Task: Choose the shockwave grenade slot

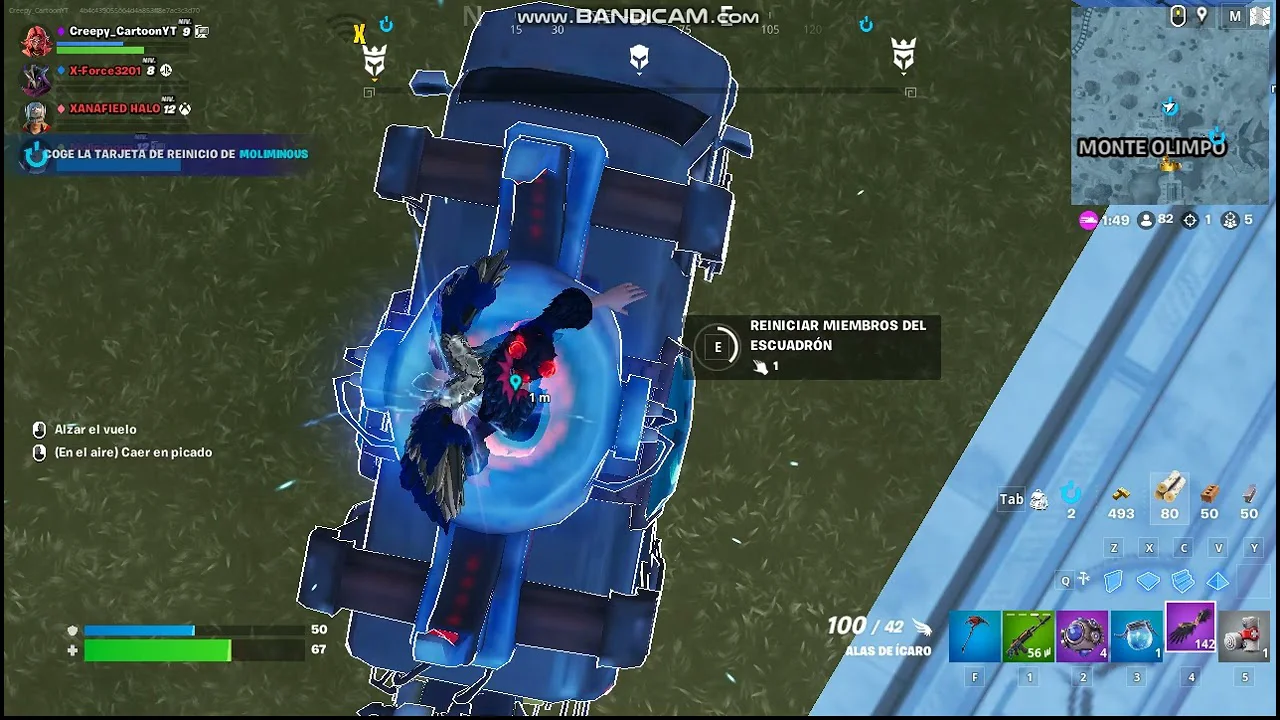Action: coord(1082,637)
